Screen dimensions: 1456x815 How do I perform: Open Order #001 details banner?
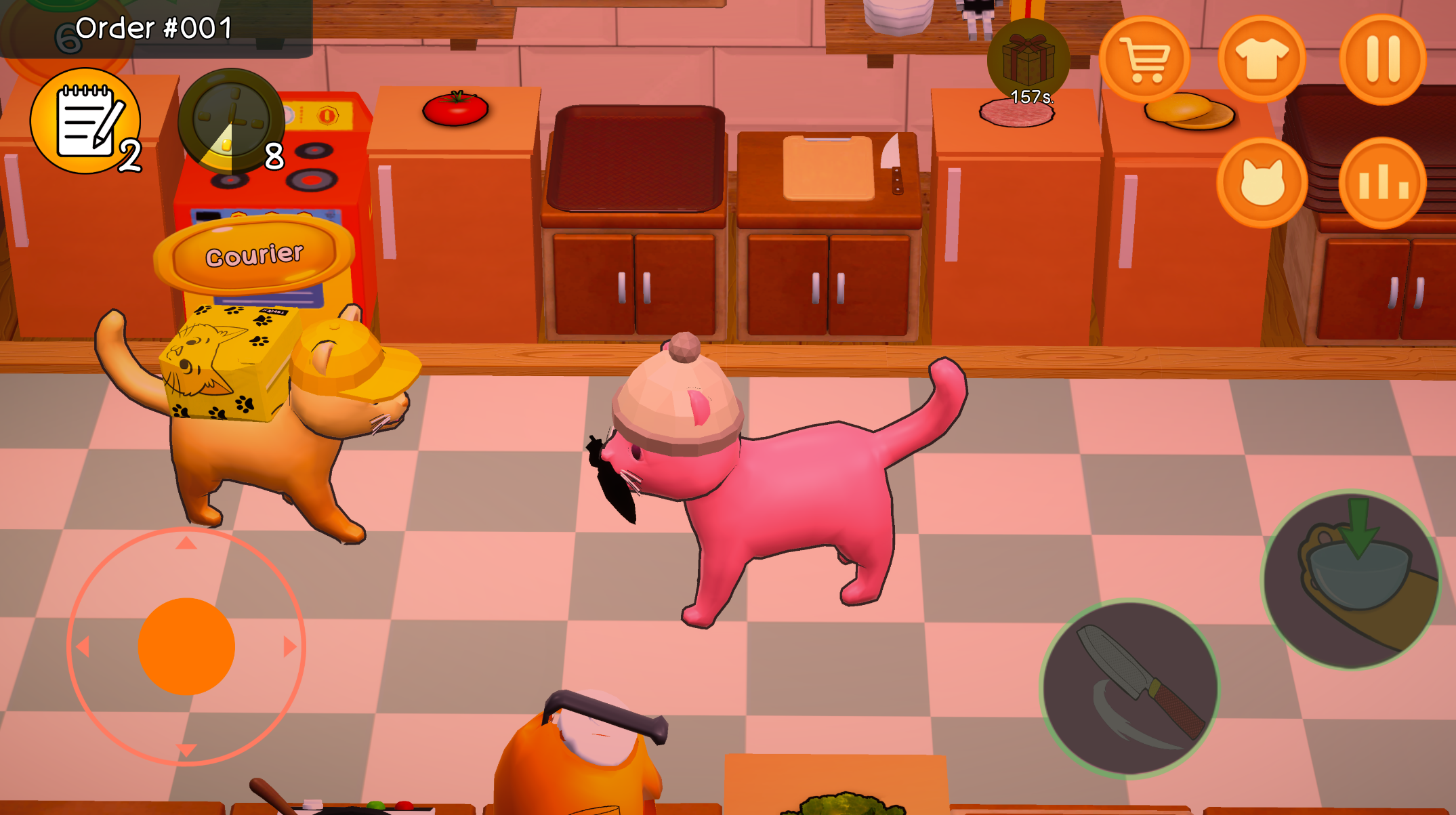click(x=154, y=27)
